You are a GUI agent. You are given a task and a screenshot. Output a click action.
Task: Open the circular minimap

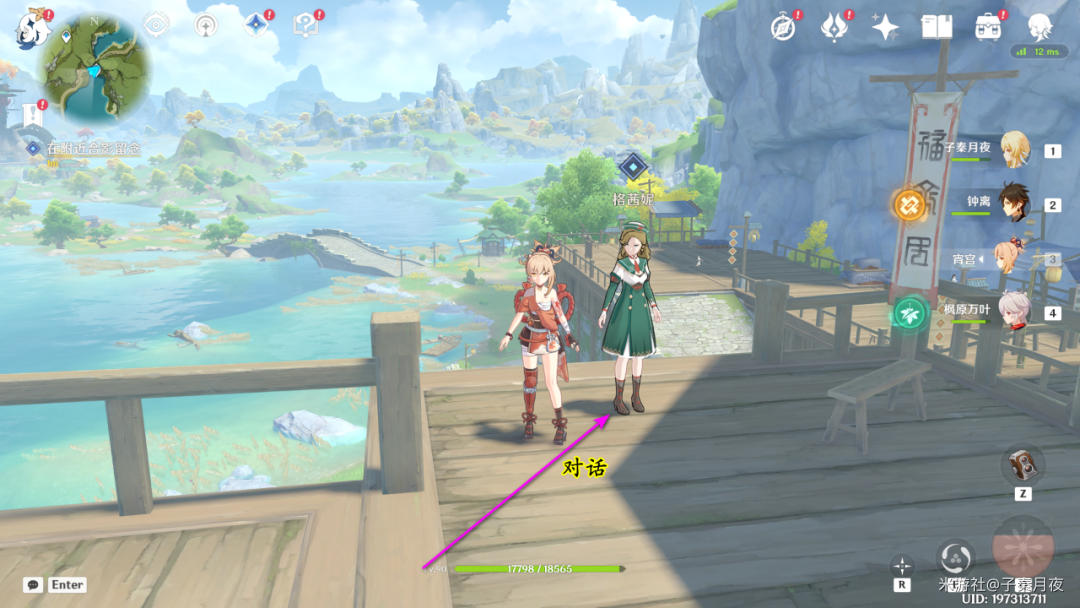pos(94,66)
